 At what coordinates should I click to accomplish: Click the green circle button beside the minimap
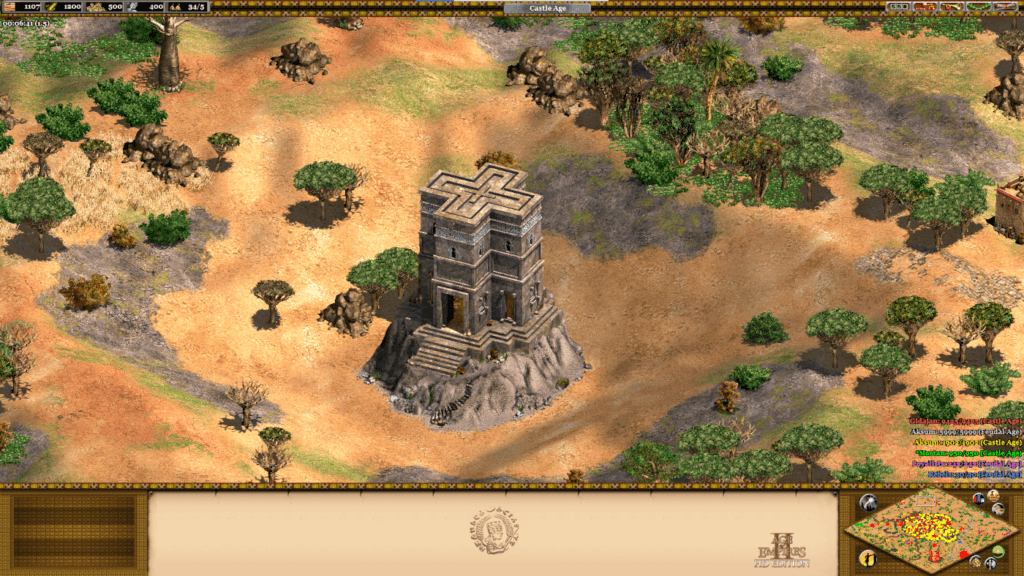click(x=998, y=552)
